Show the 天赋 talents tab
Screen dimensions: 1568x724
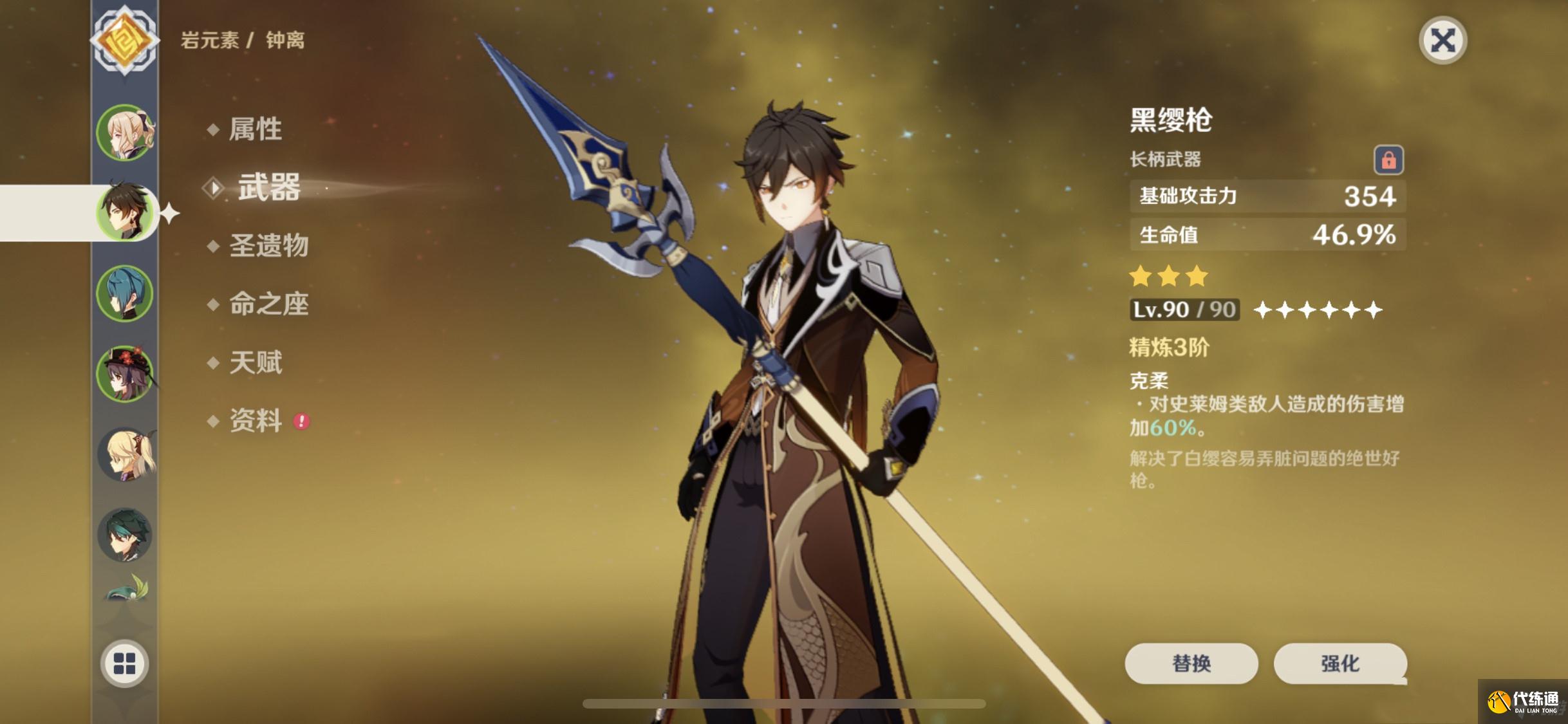tap(255, 362)
